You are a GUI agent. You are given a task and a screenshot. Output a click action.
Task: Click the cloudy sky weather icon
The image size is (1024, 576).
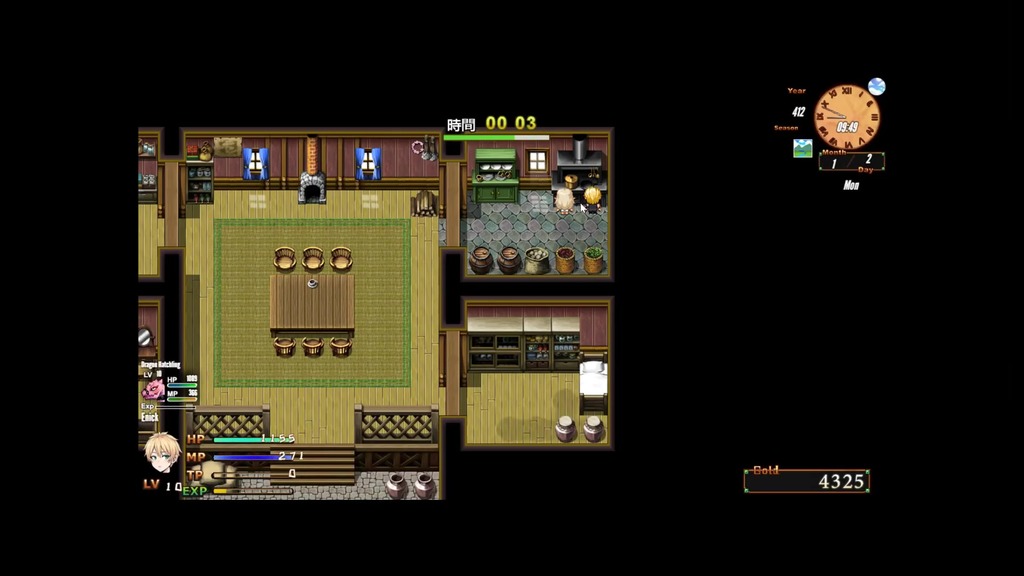[x=876, y=87]
